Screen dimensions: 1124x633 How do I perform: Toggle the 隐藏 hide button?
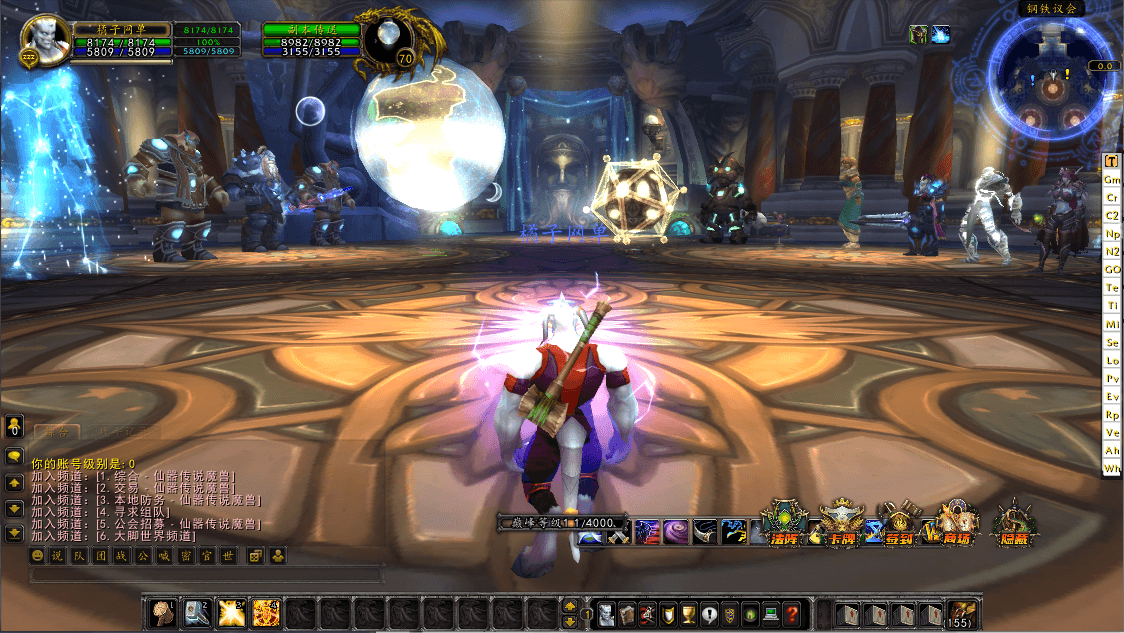(x=1015, y=524)
